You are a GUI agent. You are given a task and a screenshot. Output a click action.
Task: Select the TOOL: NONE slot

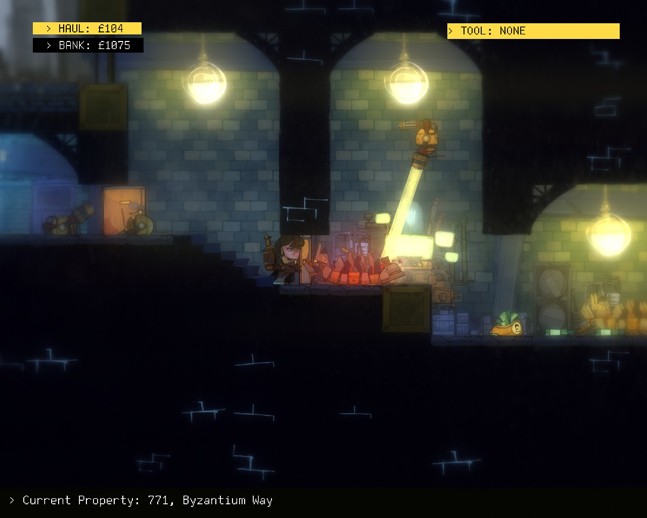[x=533, y=31]
